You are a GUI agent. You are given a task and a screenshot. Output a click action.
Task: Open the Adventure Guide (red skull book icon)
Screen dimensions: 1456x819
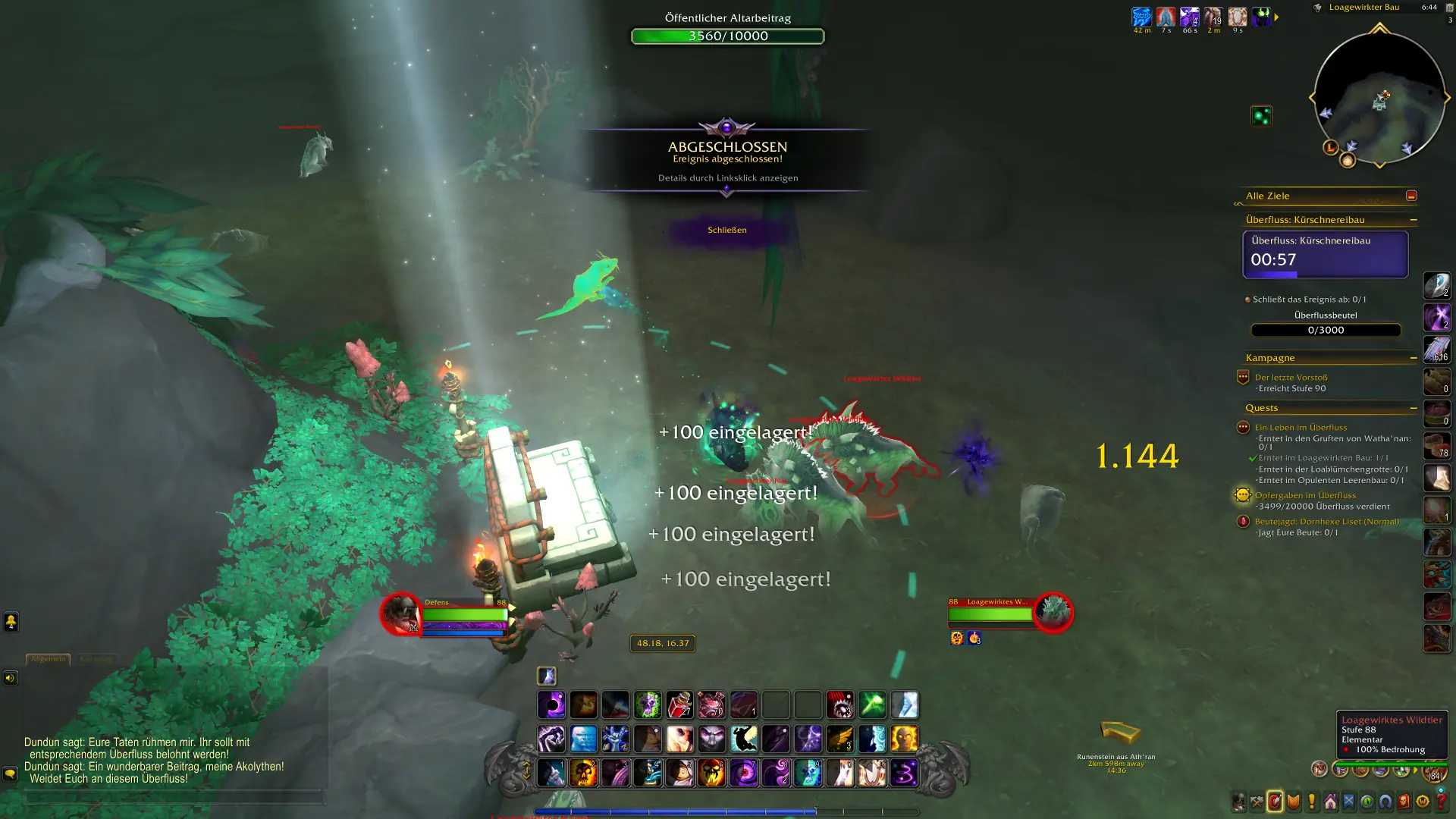(x=1404, y=802)
